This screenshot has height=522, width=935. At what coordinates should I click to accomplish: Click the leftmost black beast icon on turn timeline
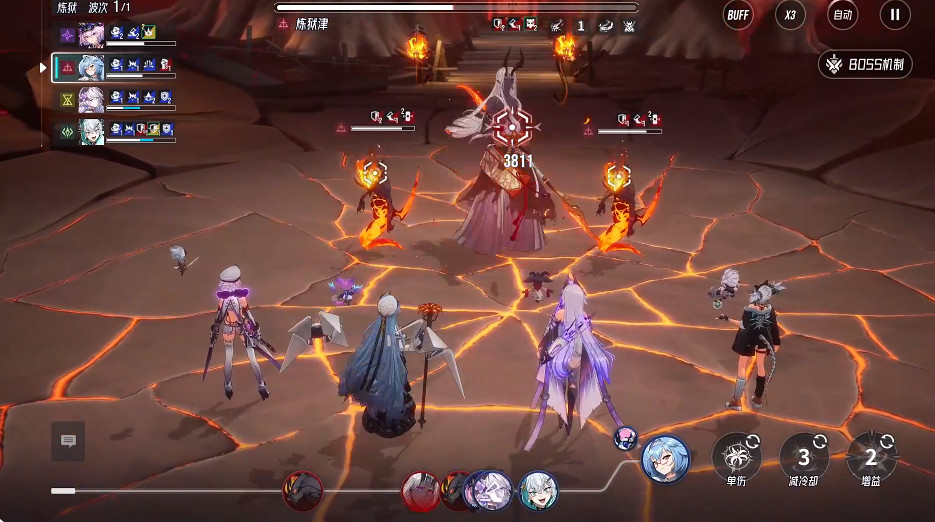pyautogui.click(x=303, y=490)
